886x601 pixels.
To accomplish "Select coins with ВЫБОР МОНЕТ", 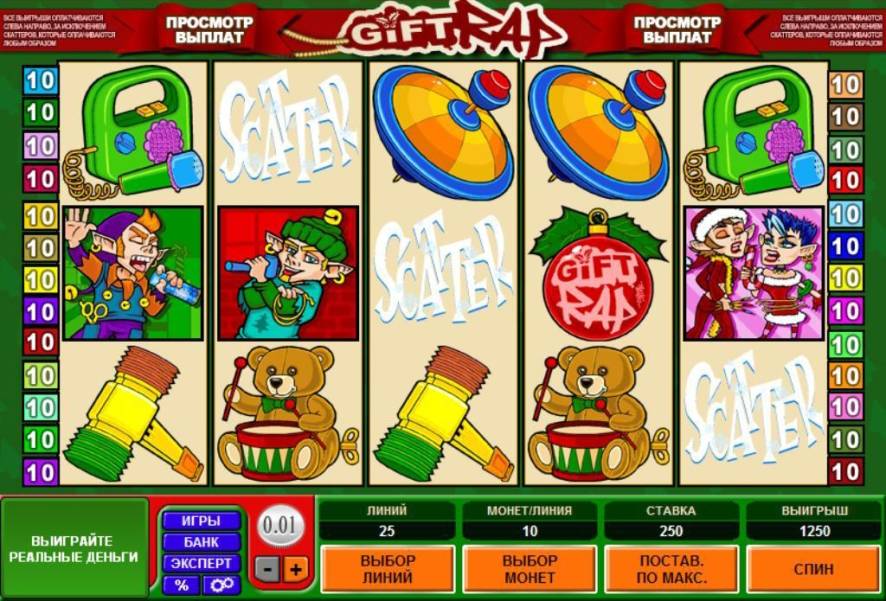I will coord(530,569).
